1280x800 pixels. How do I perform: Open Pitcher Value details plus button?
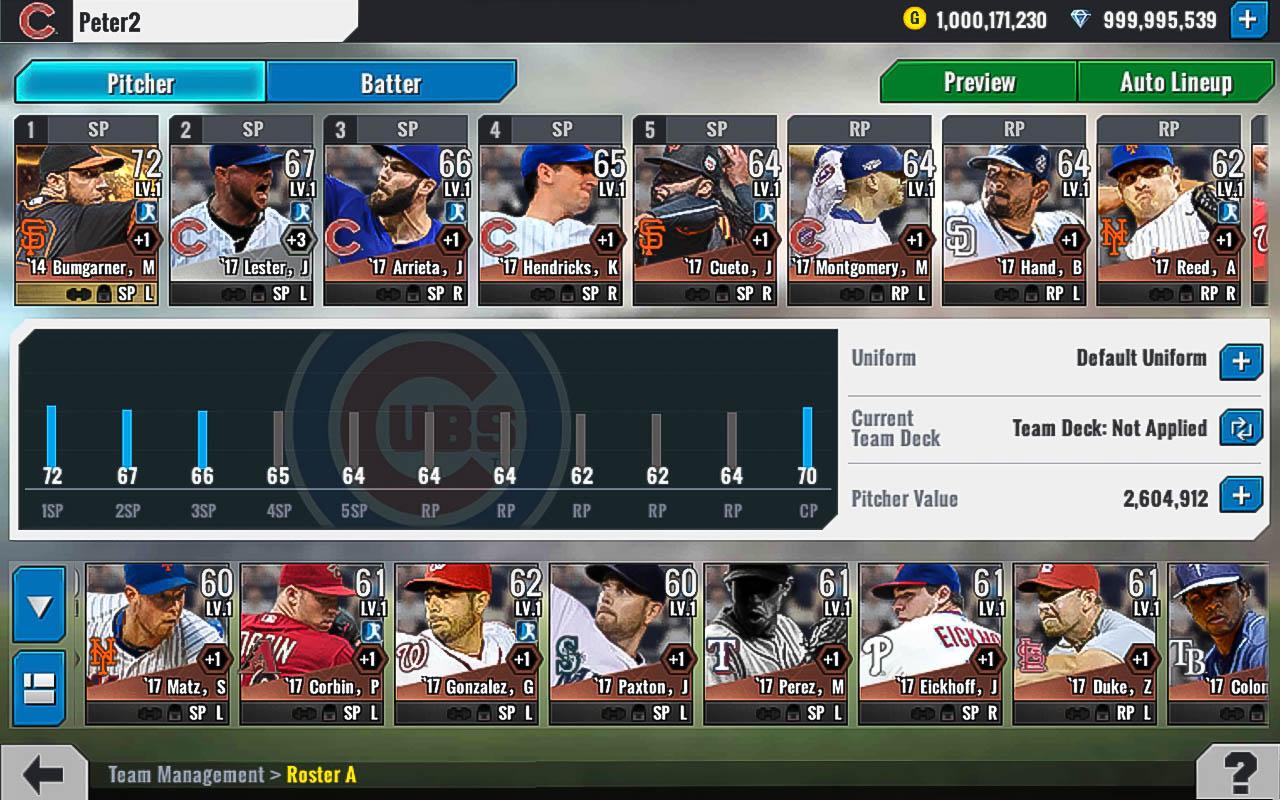(1240, 496)
